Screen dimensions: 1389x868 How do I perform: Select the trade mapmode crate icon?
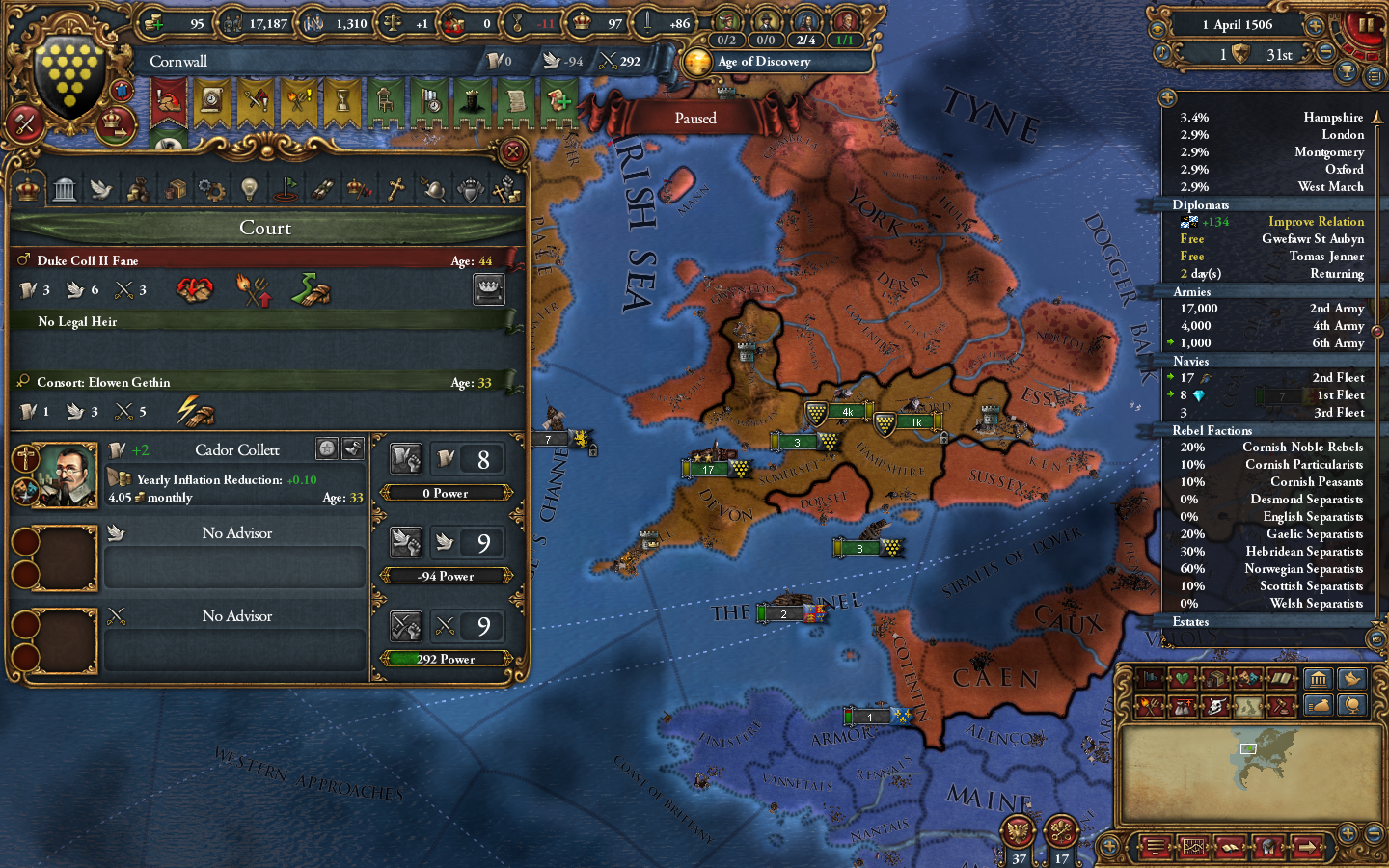click(x=1216, y=678)
